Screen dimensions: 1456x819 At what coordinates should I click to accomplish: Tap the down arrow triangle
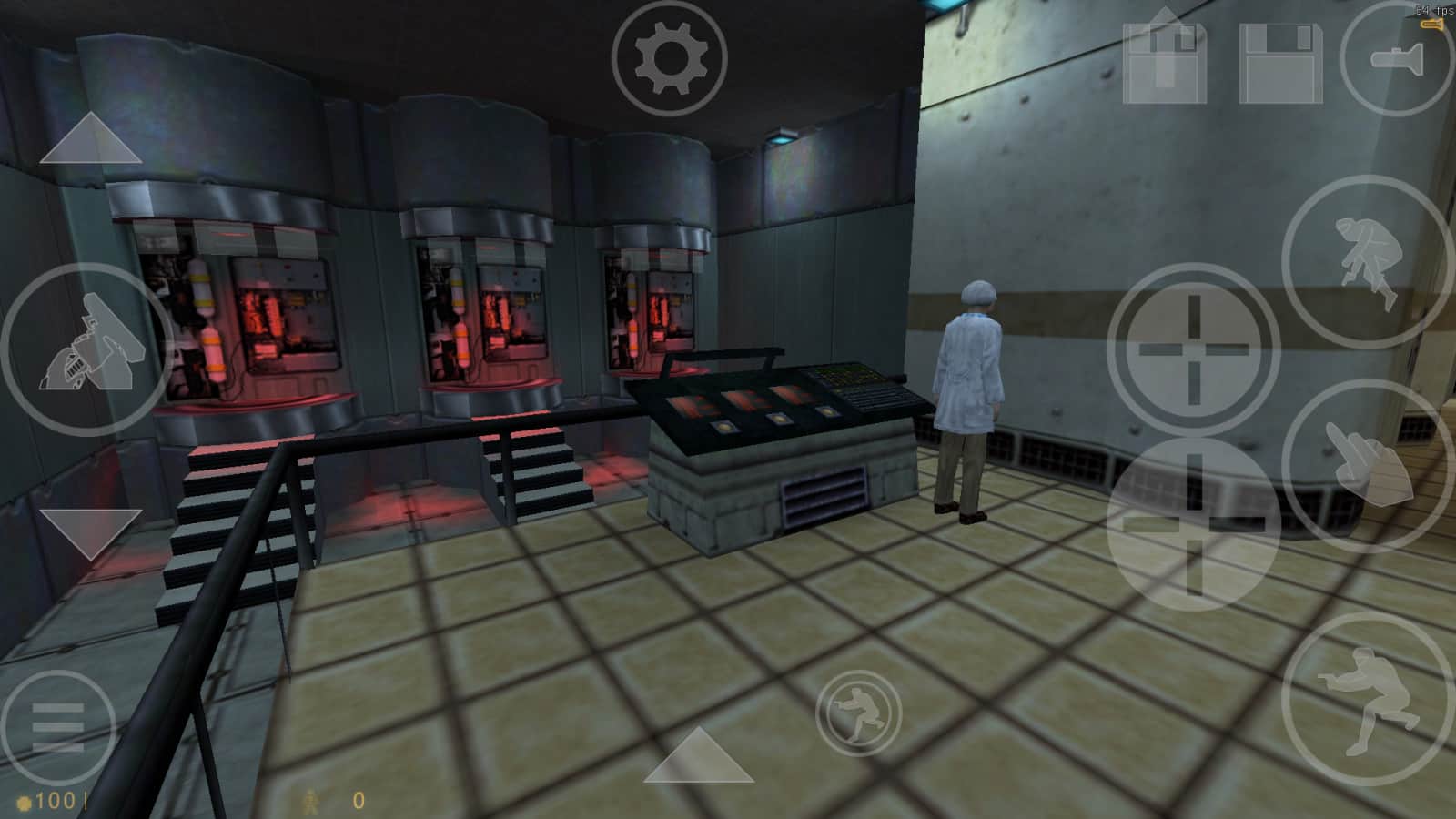91,532
